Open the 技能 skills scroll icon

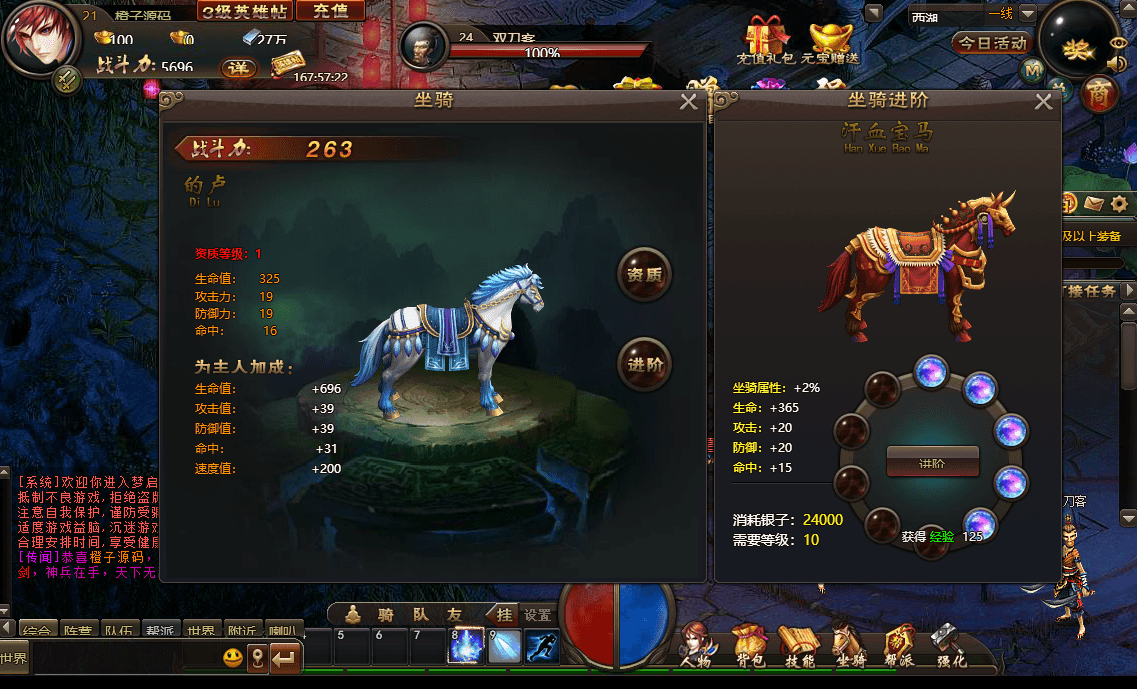798,646
